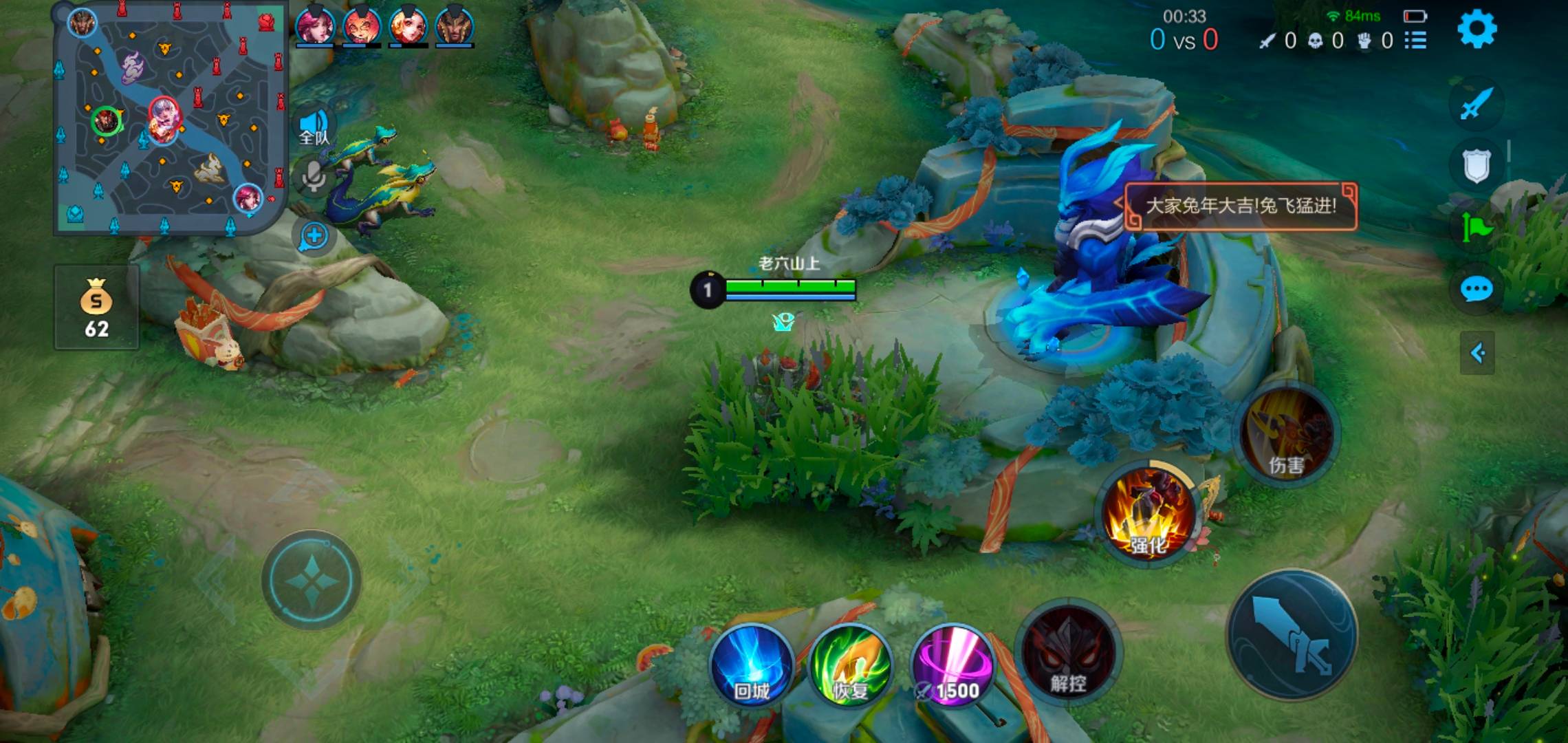
Task: Open the scoreboard list icon
Action: coord(1415,41)
